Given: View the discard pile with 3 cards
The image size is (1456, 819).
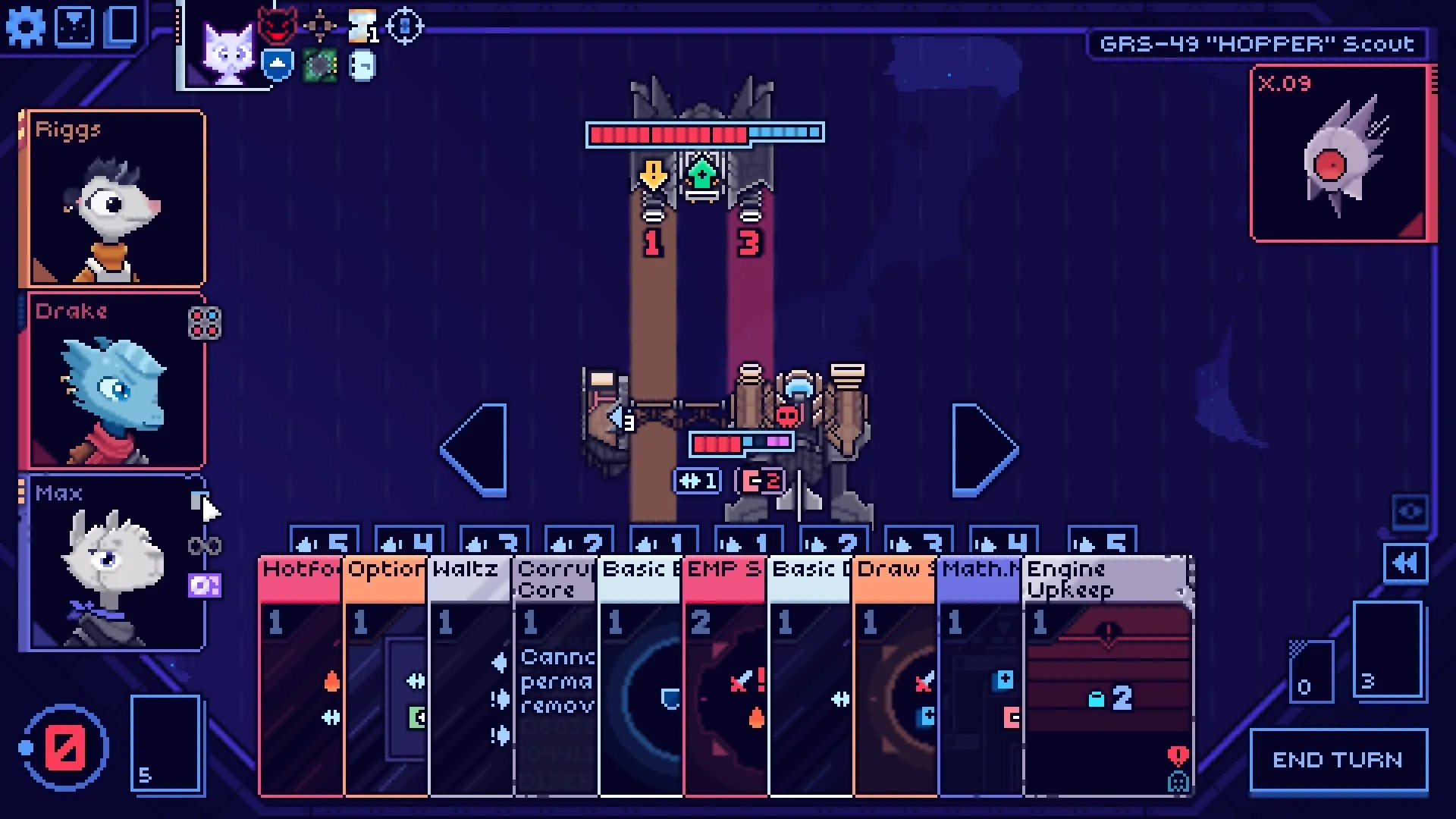Looking at the screenshot, I should click(x=1387, y=649).
